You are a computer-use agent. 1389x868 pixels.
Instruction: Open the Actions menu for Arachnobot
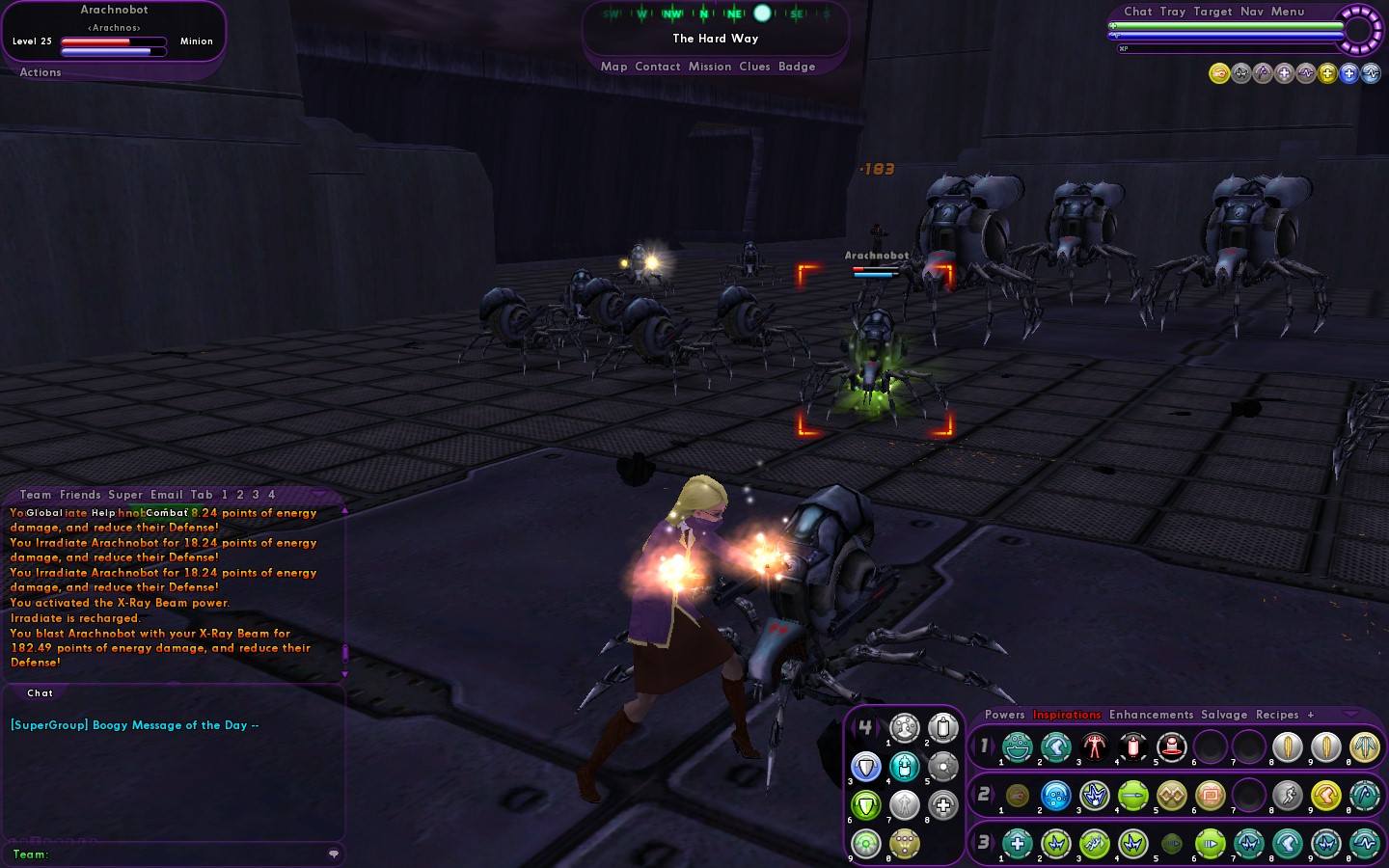coord(41,72)
